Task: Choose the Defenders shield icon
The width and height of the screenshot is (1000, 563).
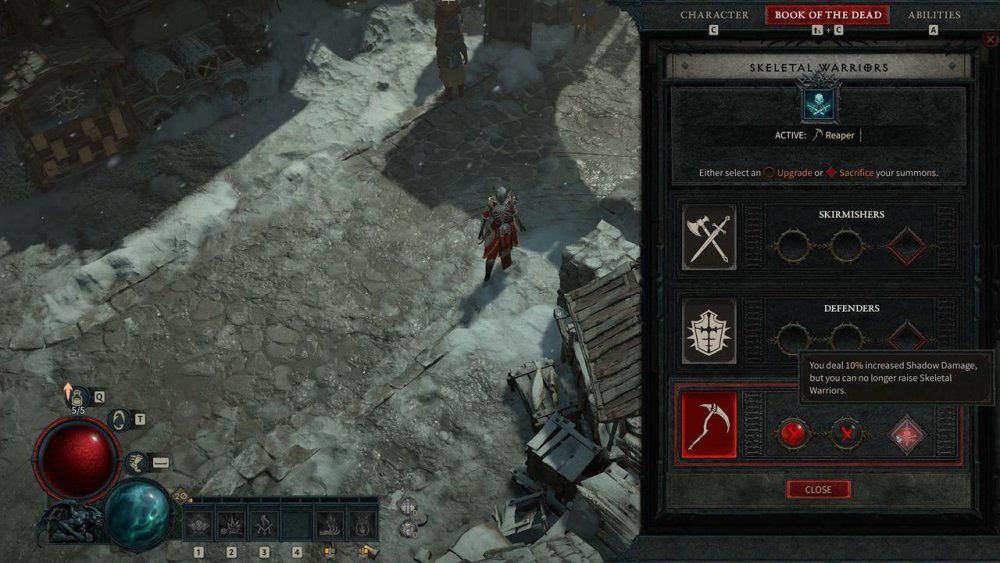Action: click(x=709, y=331)
